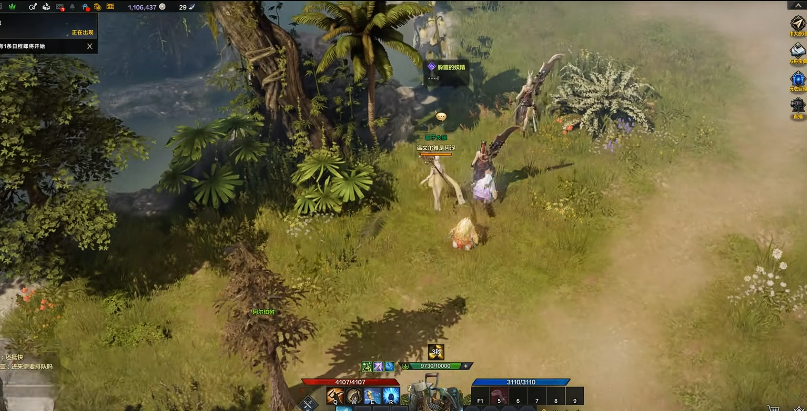Open the blue portal icon on right panel

pos(797,77)
